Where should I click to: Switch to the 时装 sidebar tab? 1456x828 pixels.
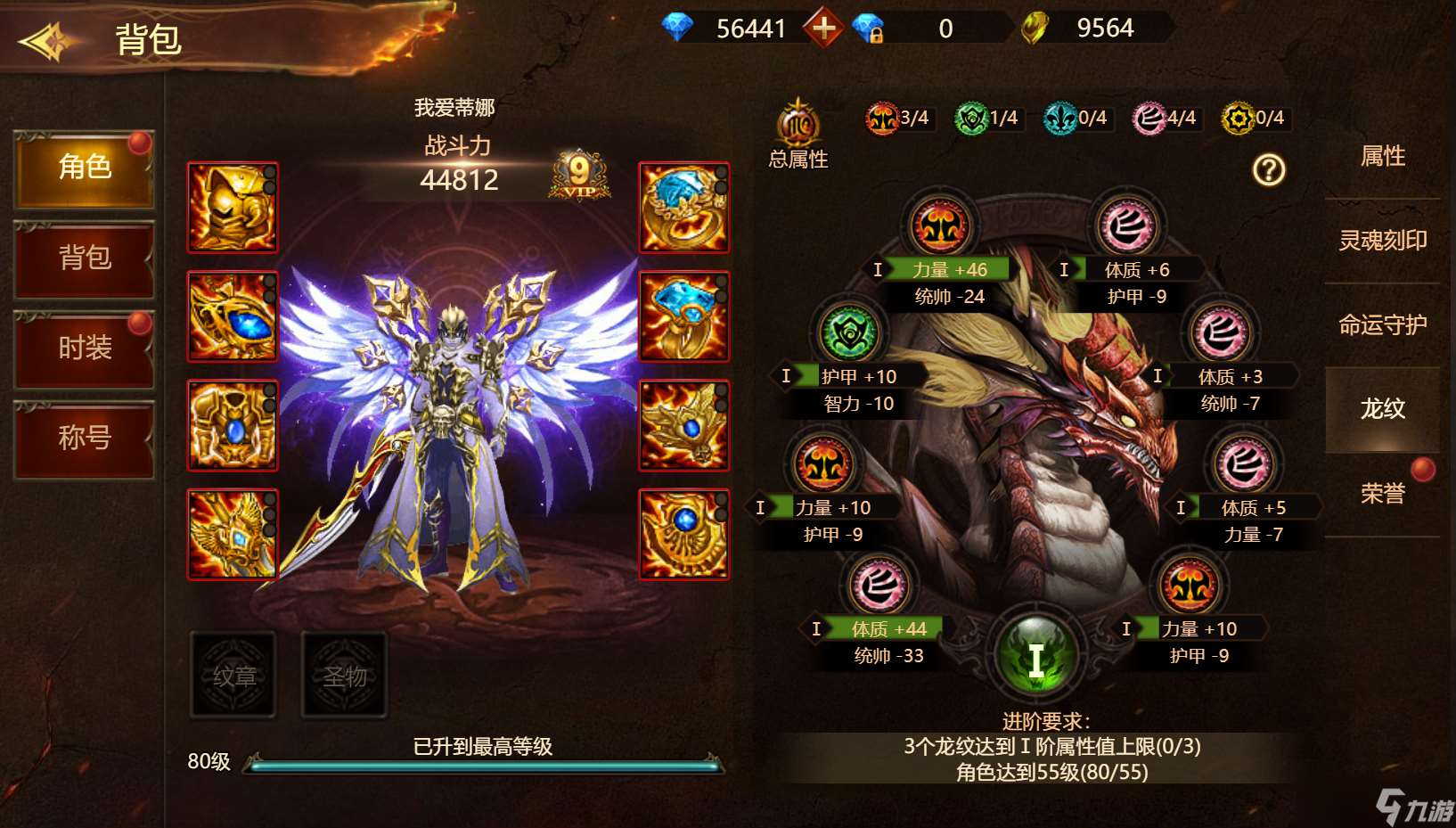click(84, 348)
